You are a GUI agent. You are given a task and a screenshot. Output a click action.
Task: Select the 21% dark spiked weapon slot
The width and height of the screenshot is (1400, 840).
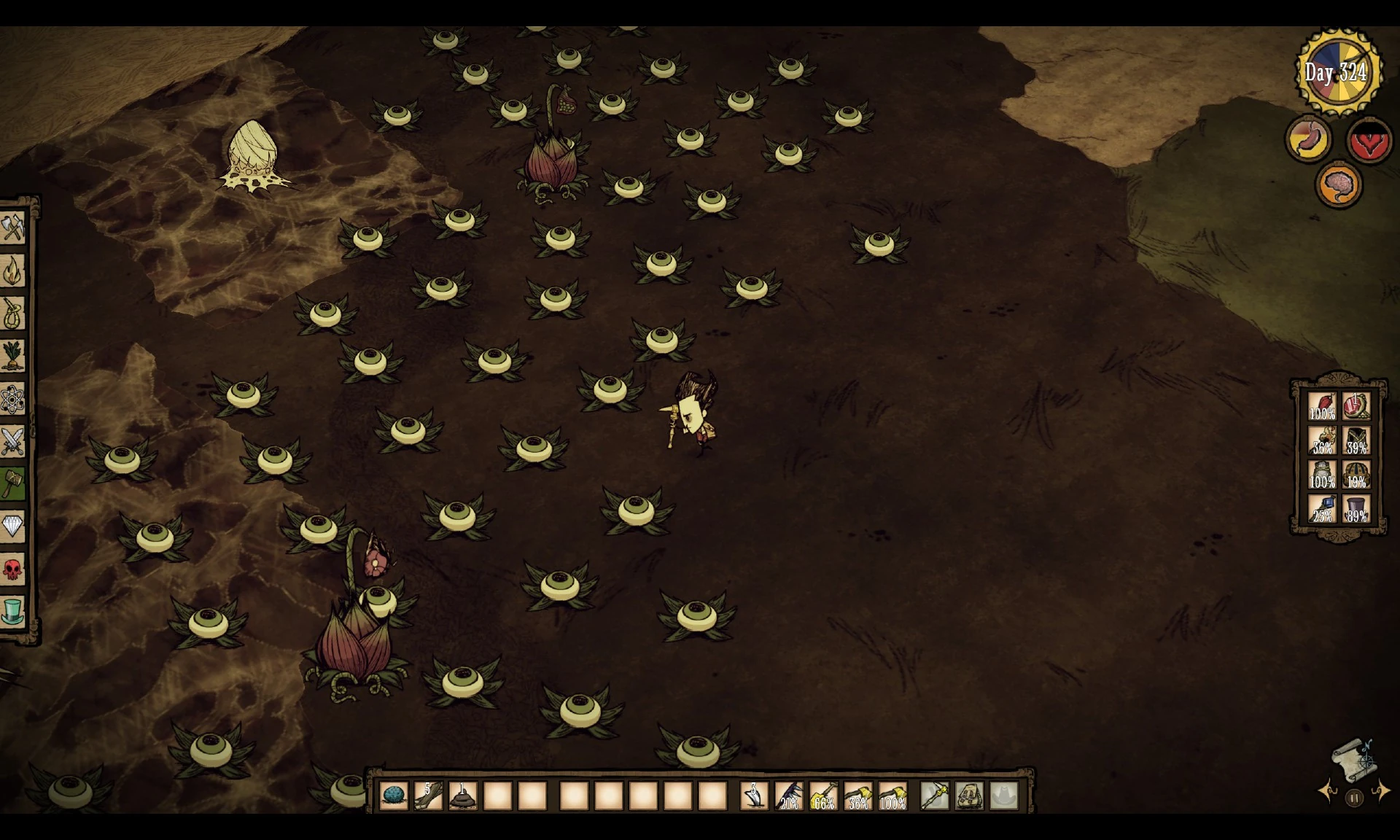(788, 796)
